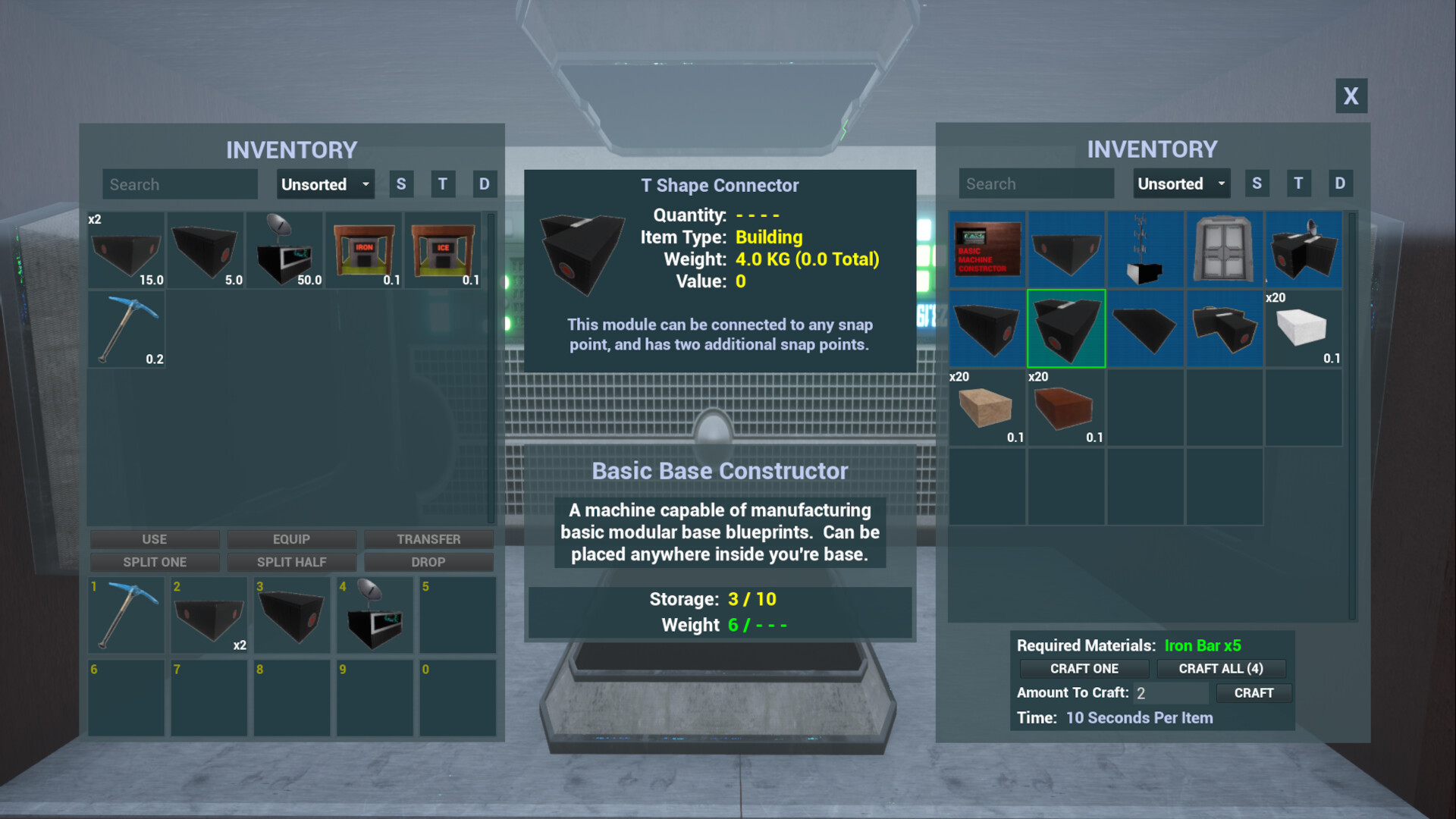The image size is (1456, 819).
Task: Select the selected T Shape Connector slot
Action: (1066, 328)
